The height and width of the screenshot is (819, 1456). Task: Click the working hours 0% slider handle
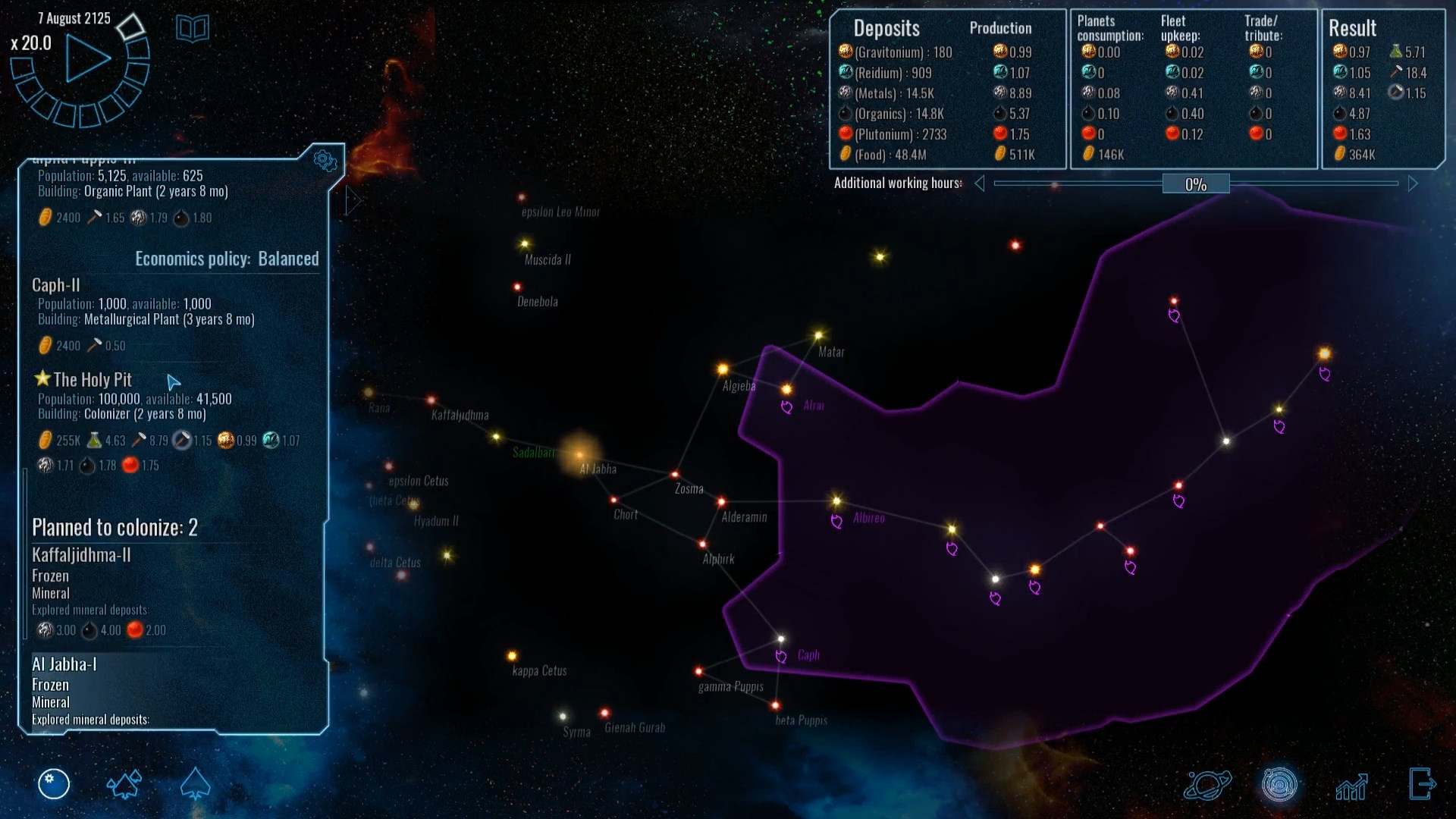click(1195, 184)
